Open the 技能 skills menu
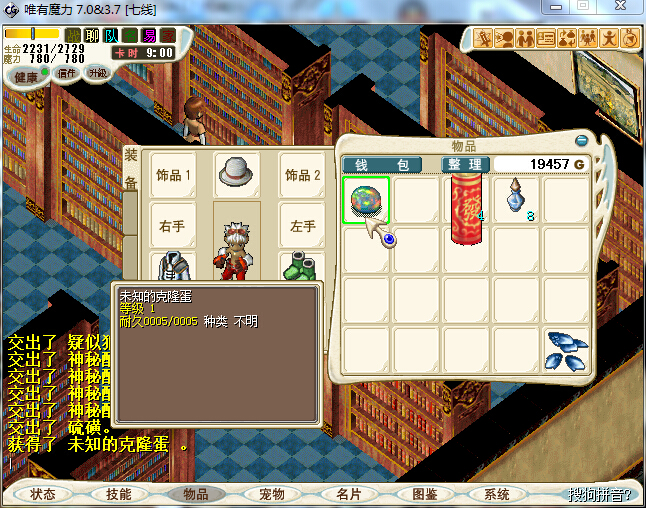 (119, 494)
